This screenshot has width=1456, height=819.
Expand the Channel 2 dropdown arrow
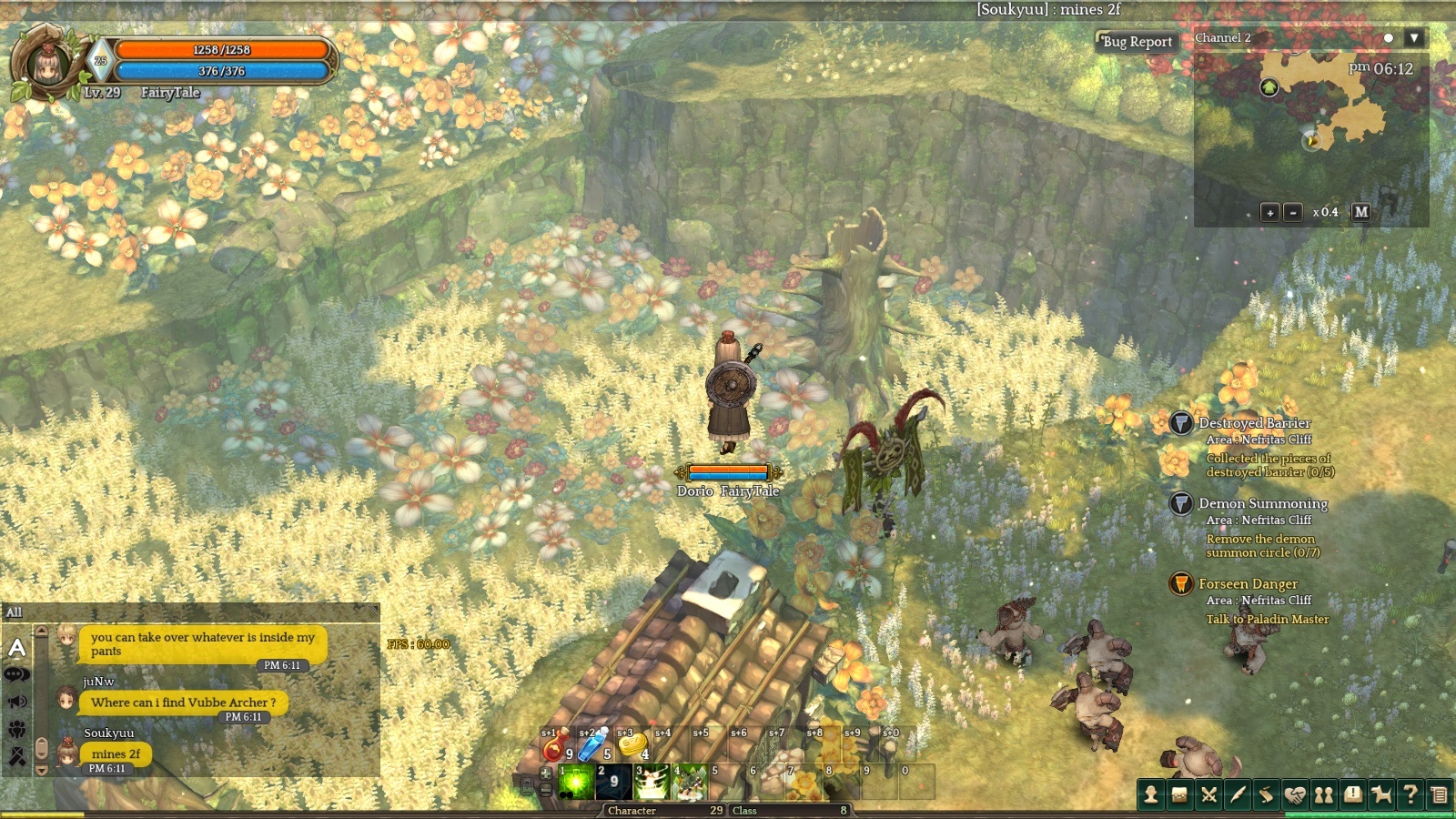(x=1413, y=38)
